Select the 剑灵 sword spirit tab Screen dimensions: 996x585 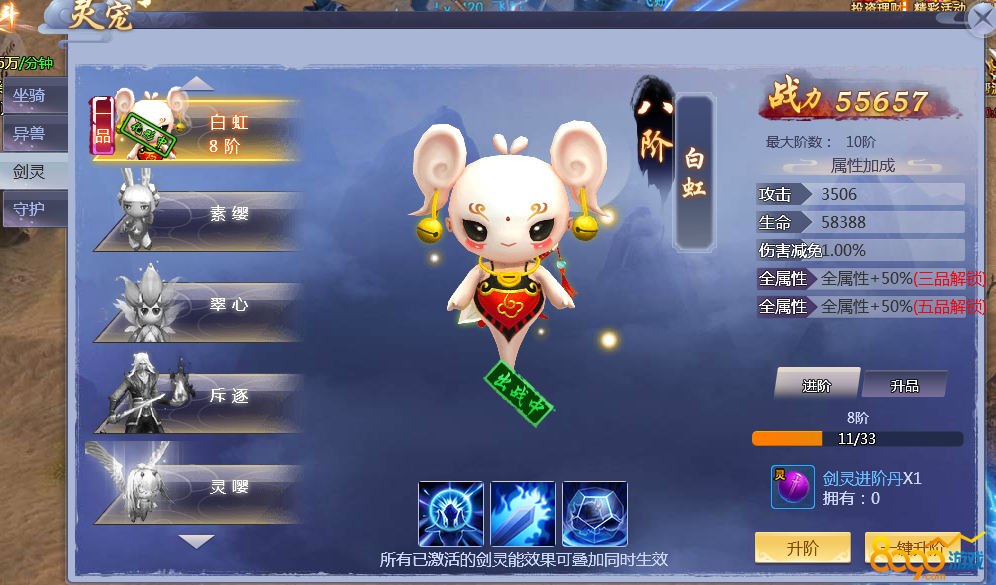point(30,172)
